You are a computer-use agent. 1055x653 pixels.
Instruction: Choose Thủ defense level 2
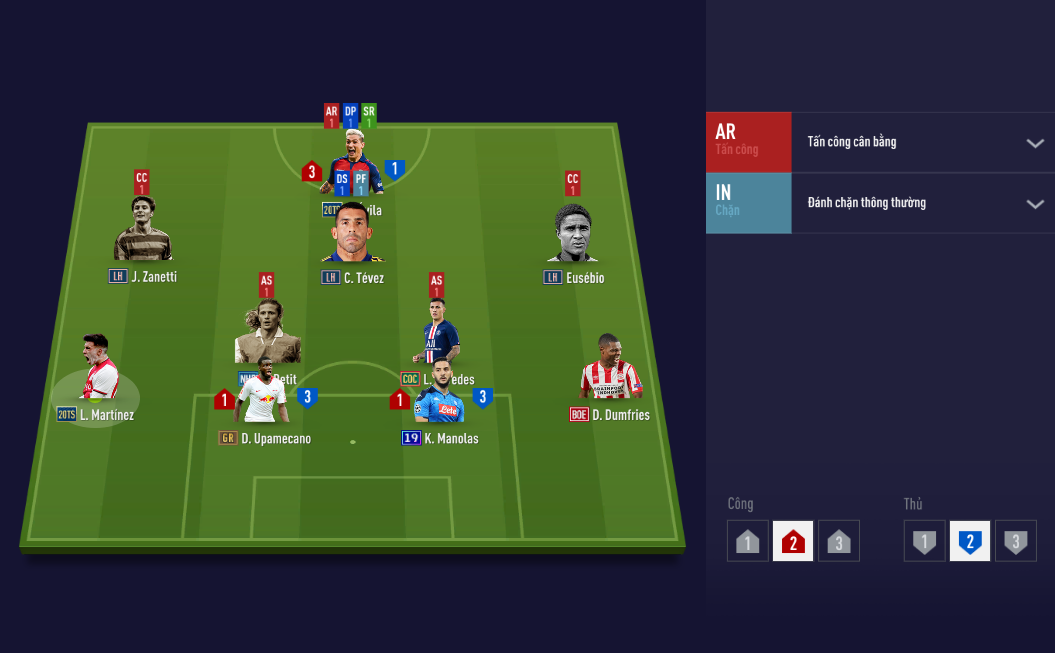(970, 541)
